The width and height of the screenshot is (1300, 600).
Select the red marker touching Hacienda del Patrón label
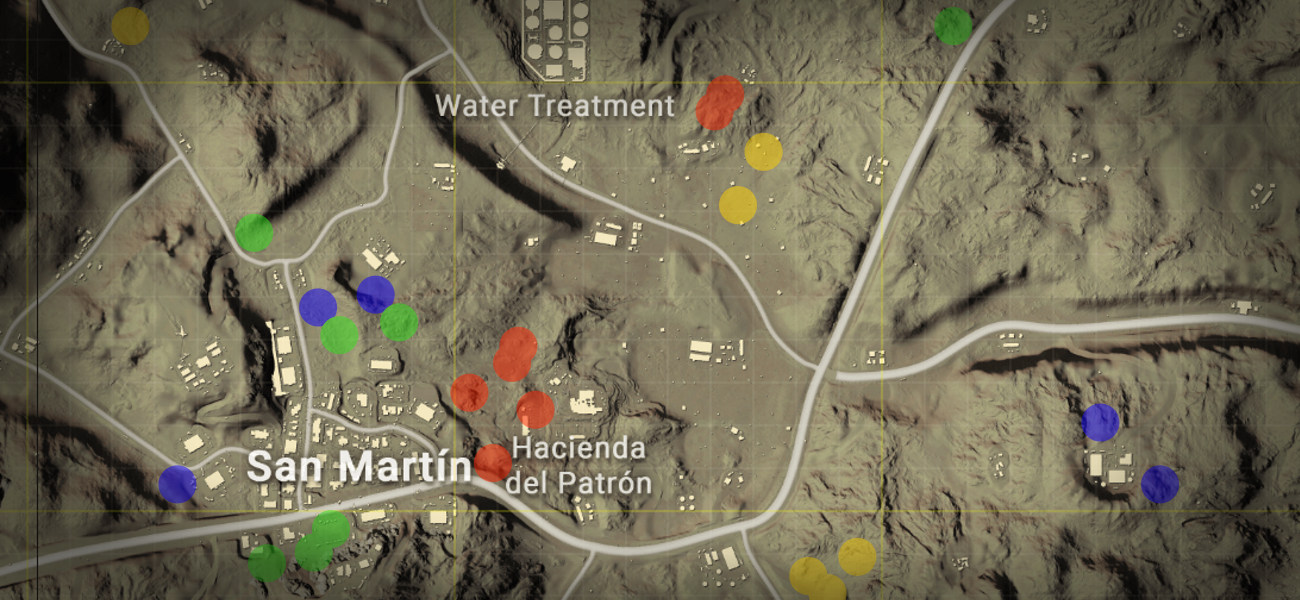tap(492, 463)
